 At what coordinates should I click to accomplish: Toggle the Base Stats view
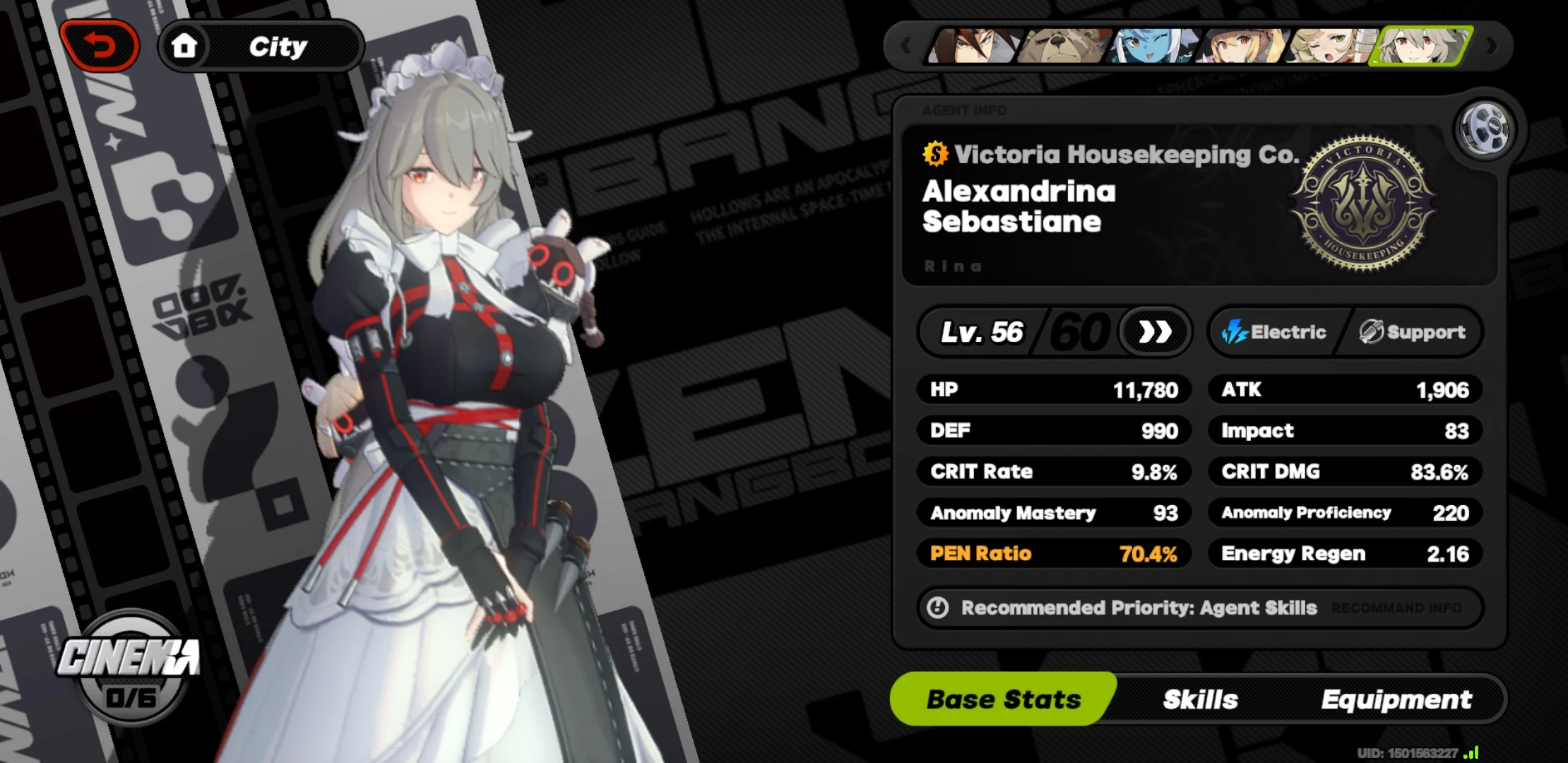point(1003,699)
